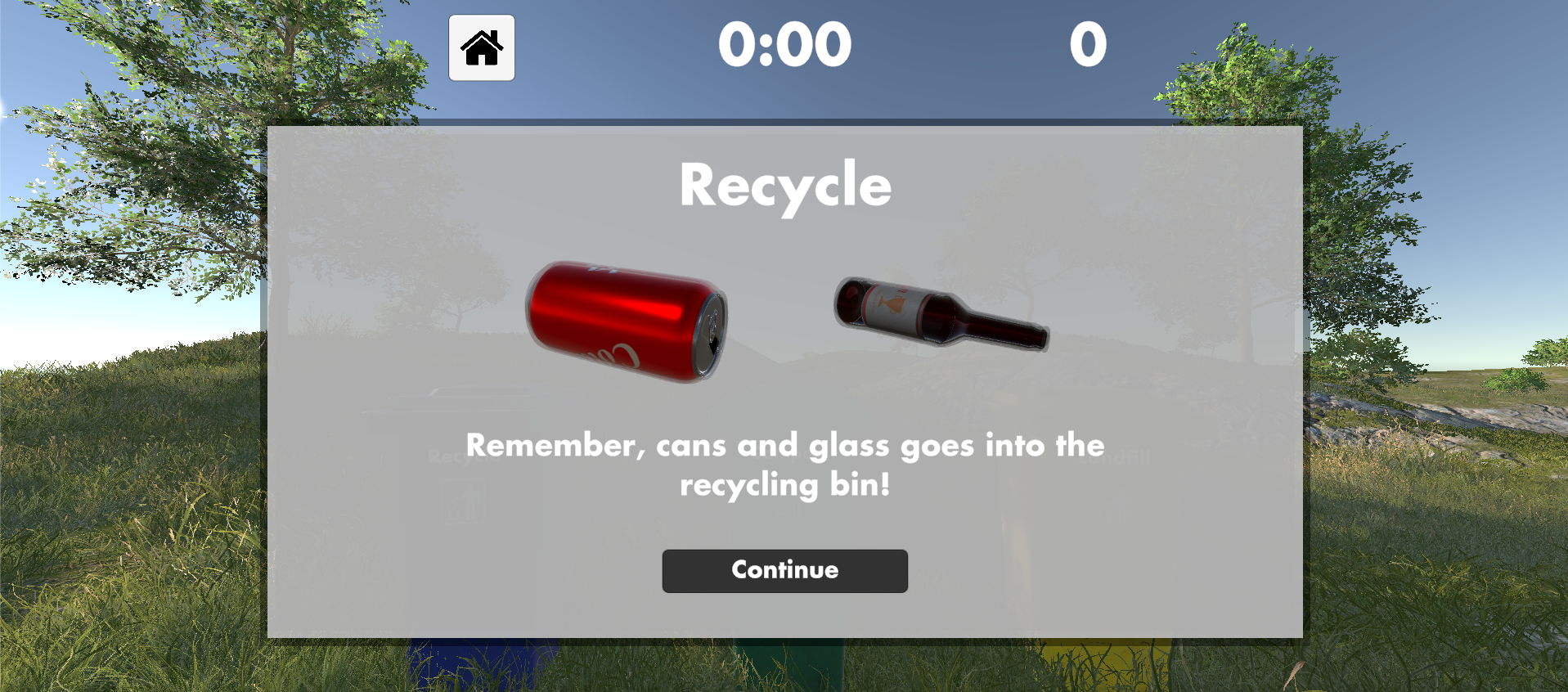Screen dimensions: 1568x692
Task: Click the Recycle dialog title
Action: pos(784,185)
